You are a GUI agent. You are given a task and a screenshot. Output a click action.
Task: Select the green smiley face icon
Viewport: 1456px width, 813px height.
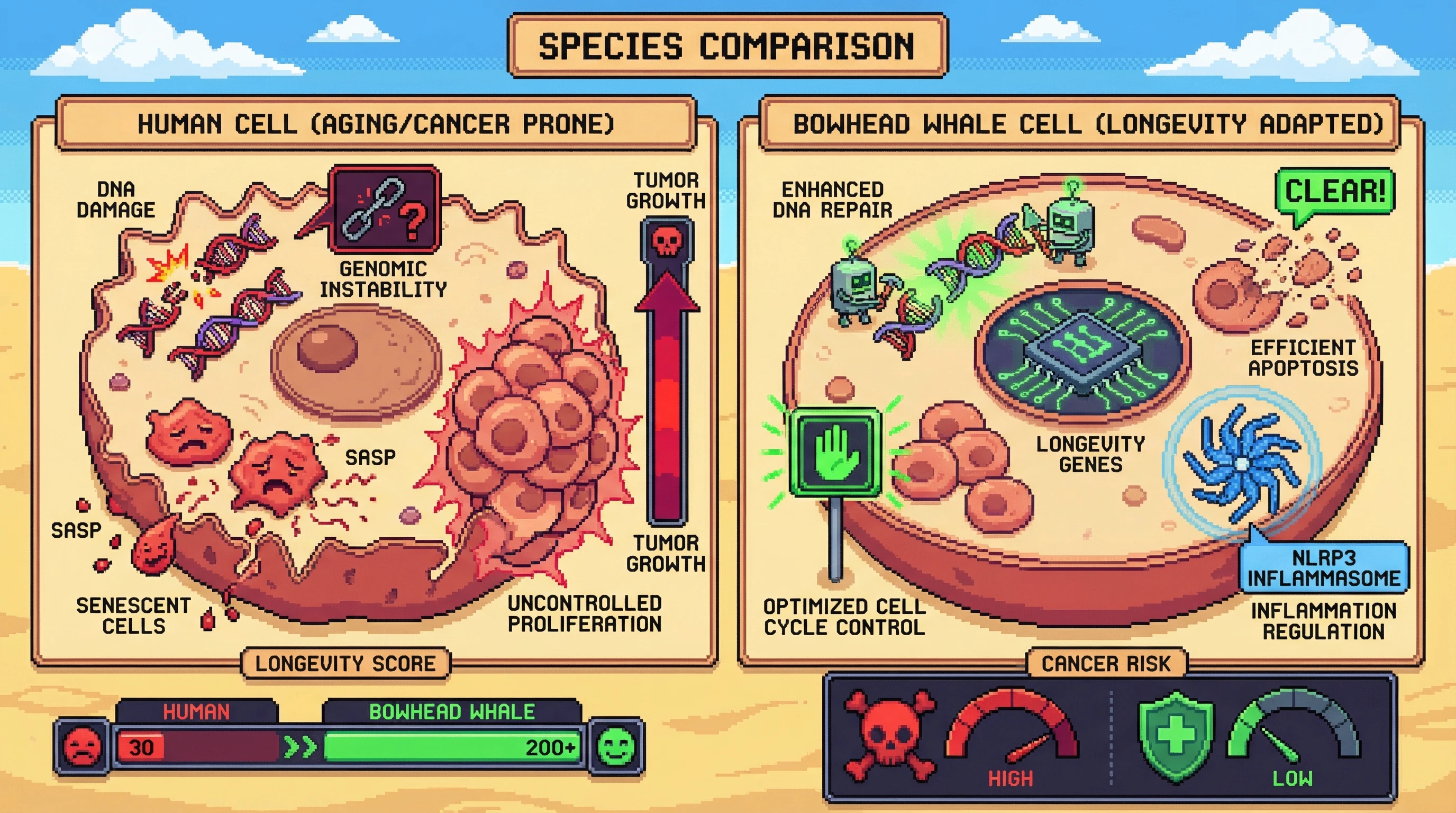pos(616,746)
